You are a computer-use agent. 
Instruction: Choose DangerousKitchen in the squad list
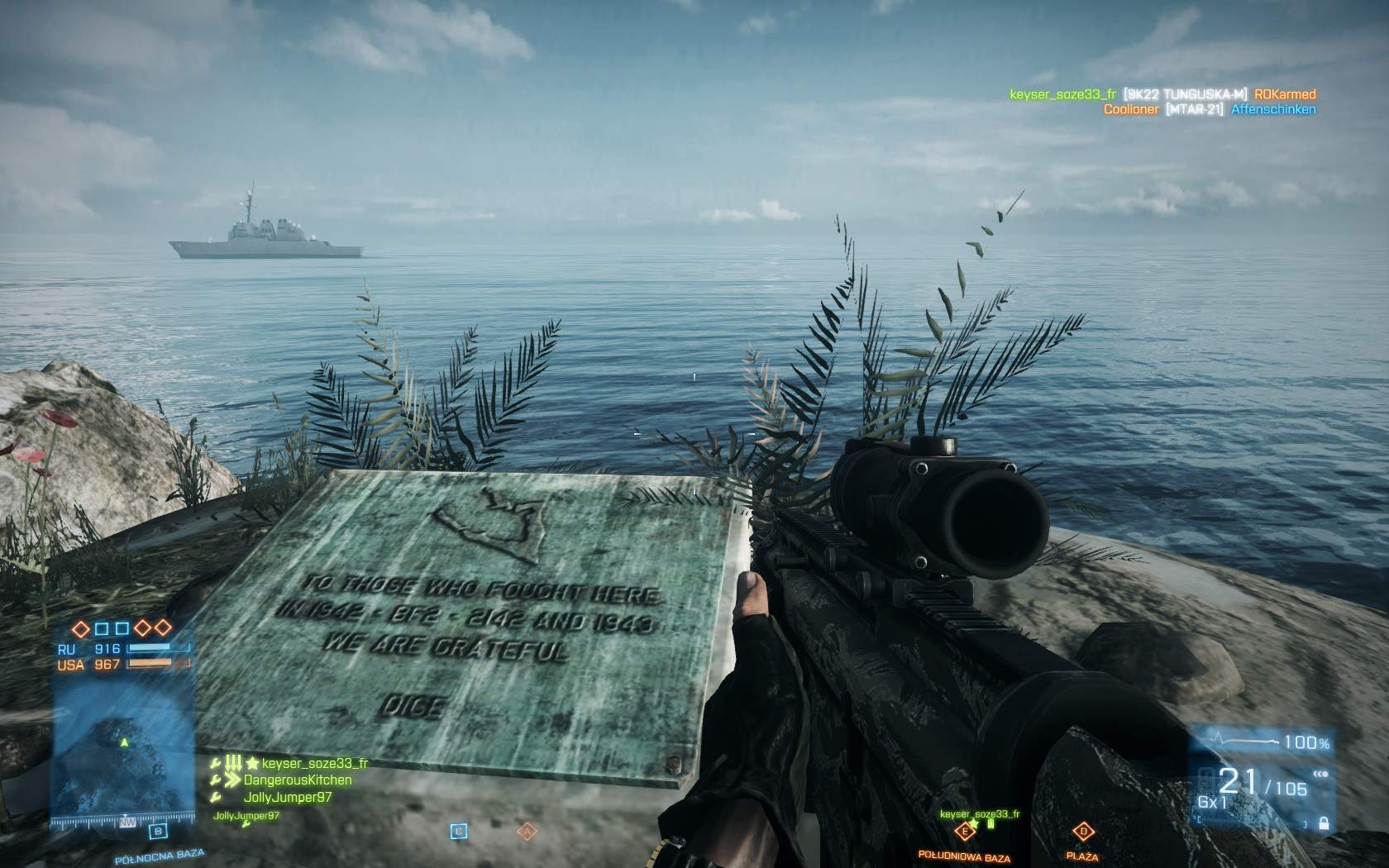[298, 780]
